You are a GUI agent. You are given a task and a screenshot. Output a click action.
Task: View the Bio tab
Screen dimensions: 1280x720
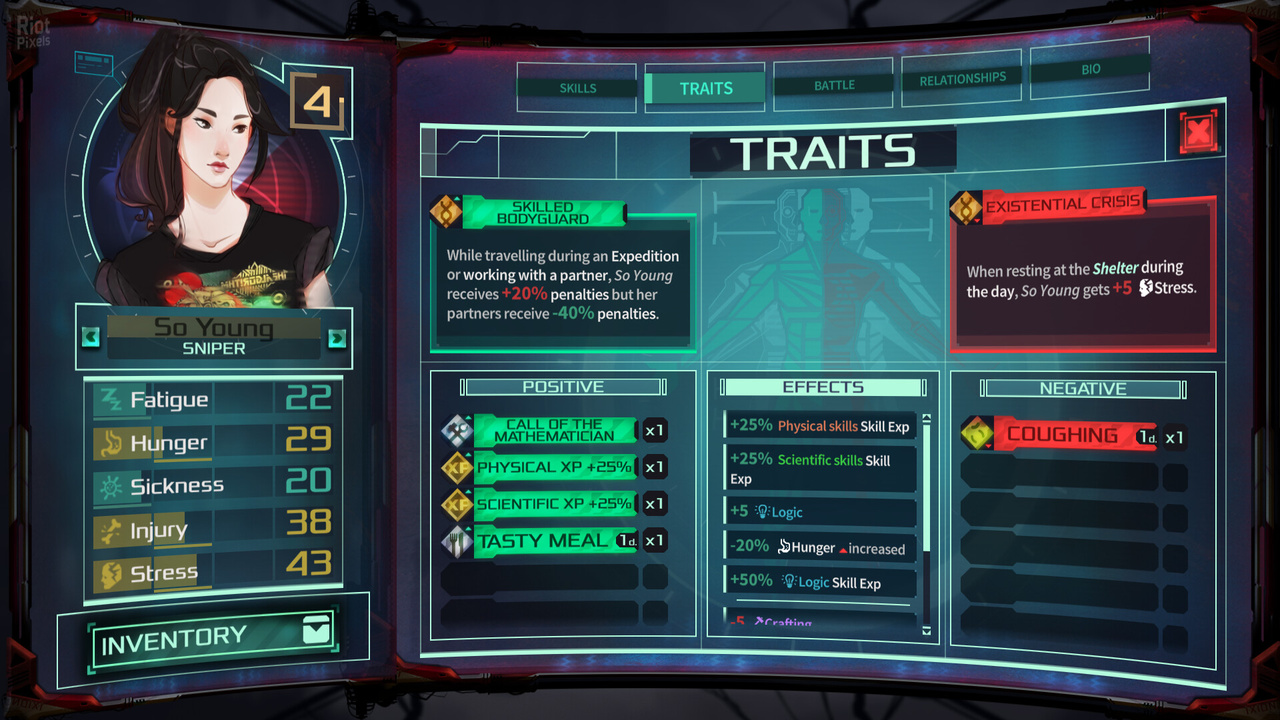[1090, 69]
